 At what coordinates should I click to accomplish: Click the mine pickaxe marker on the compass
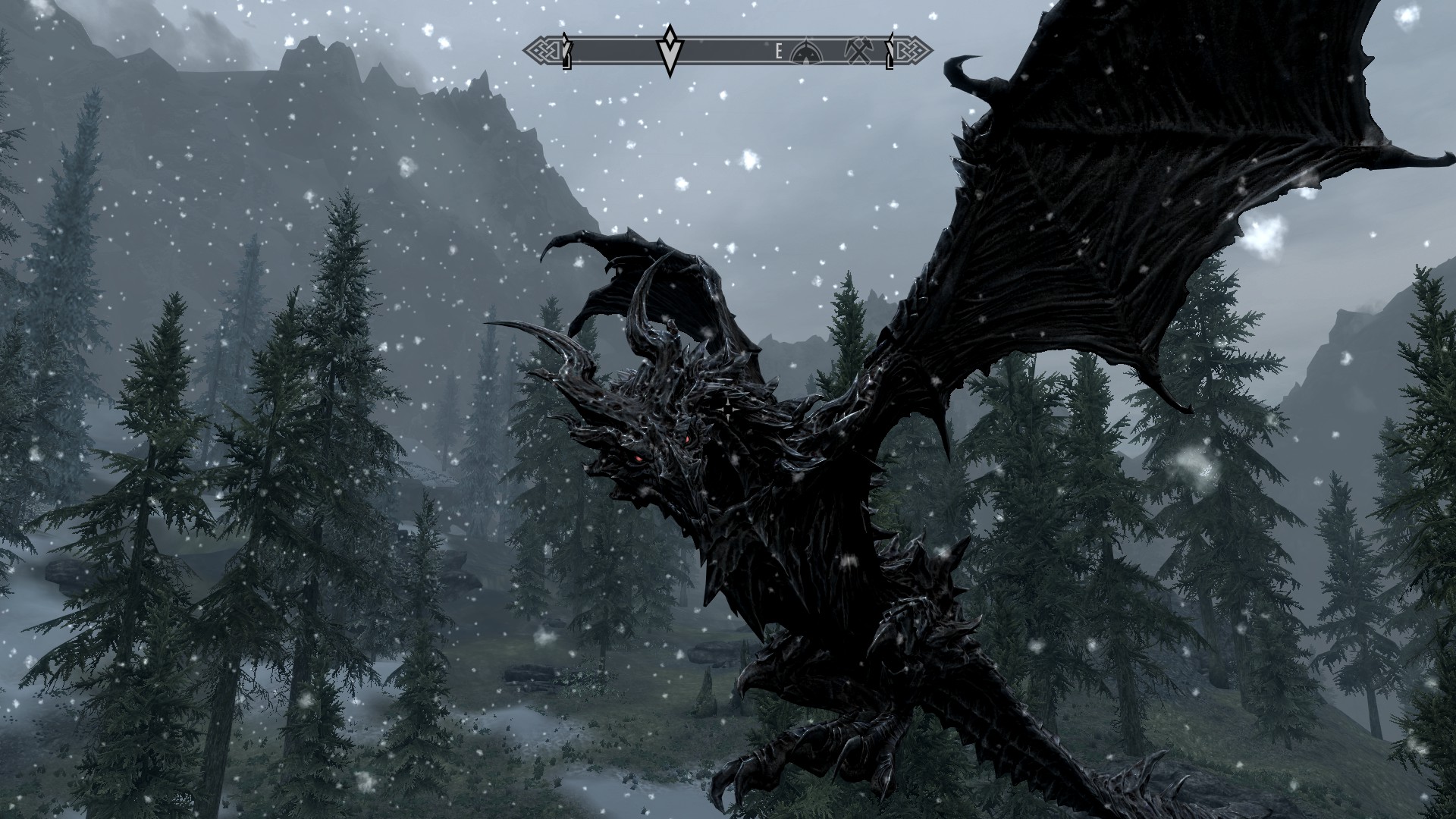(x=859, y=50)
